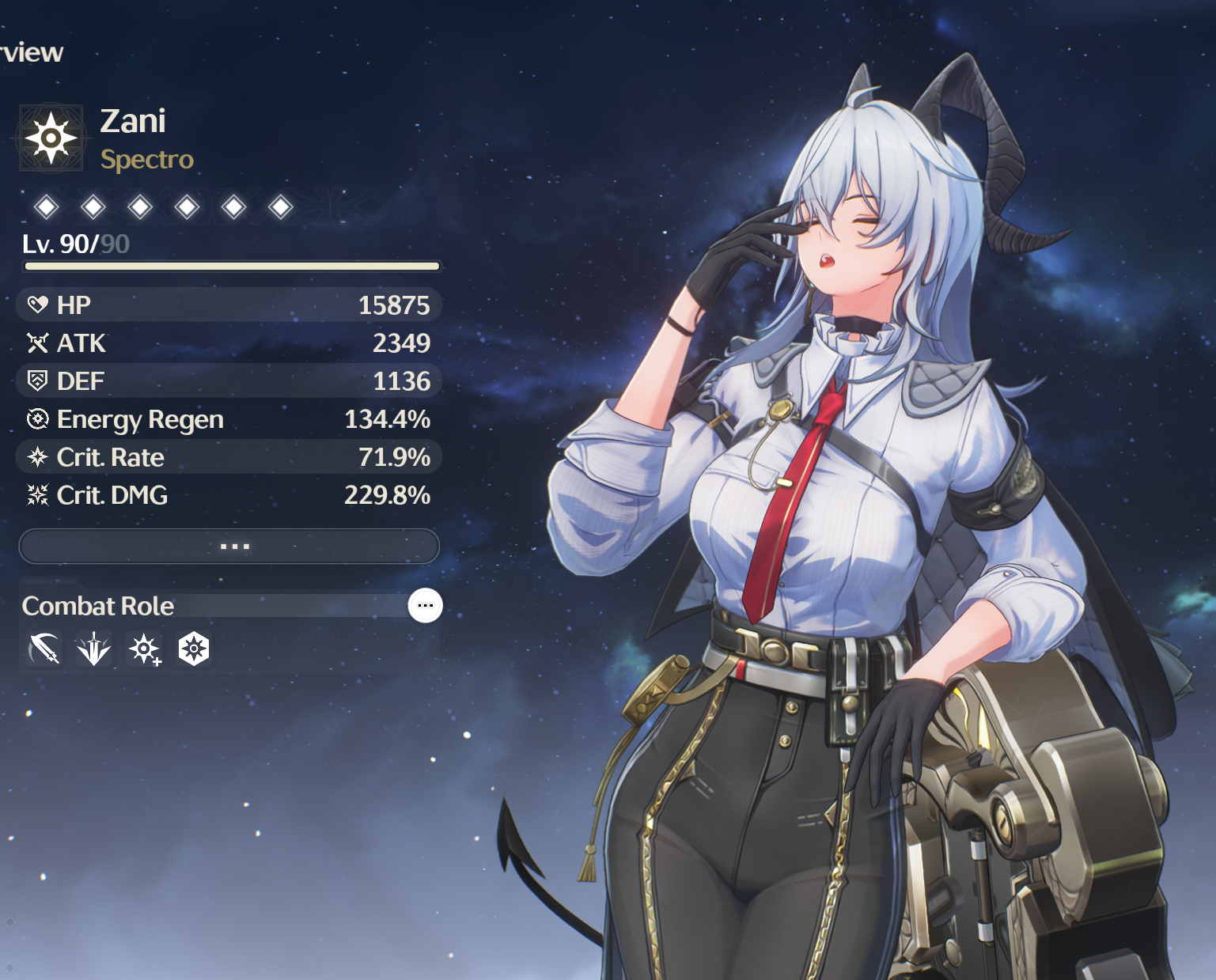
Task: Select the sunburst with plus role icon
Action: [x=144, y=649]
